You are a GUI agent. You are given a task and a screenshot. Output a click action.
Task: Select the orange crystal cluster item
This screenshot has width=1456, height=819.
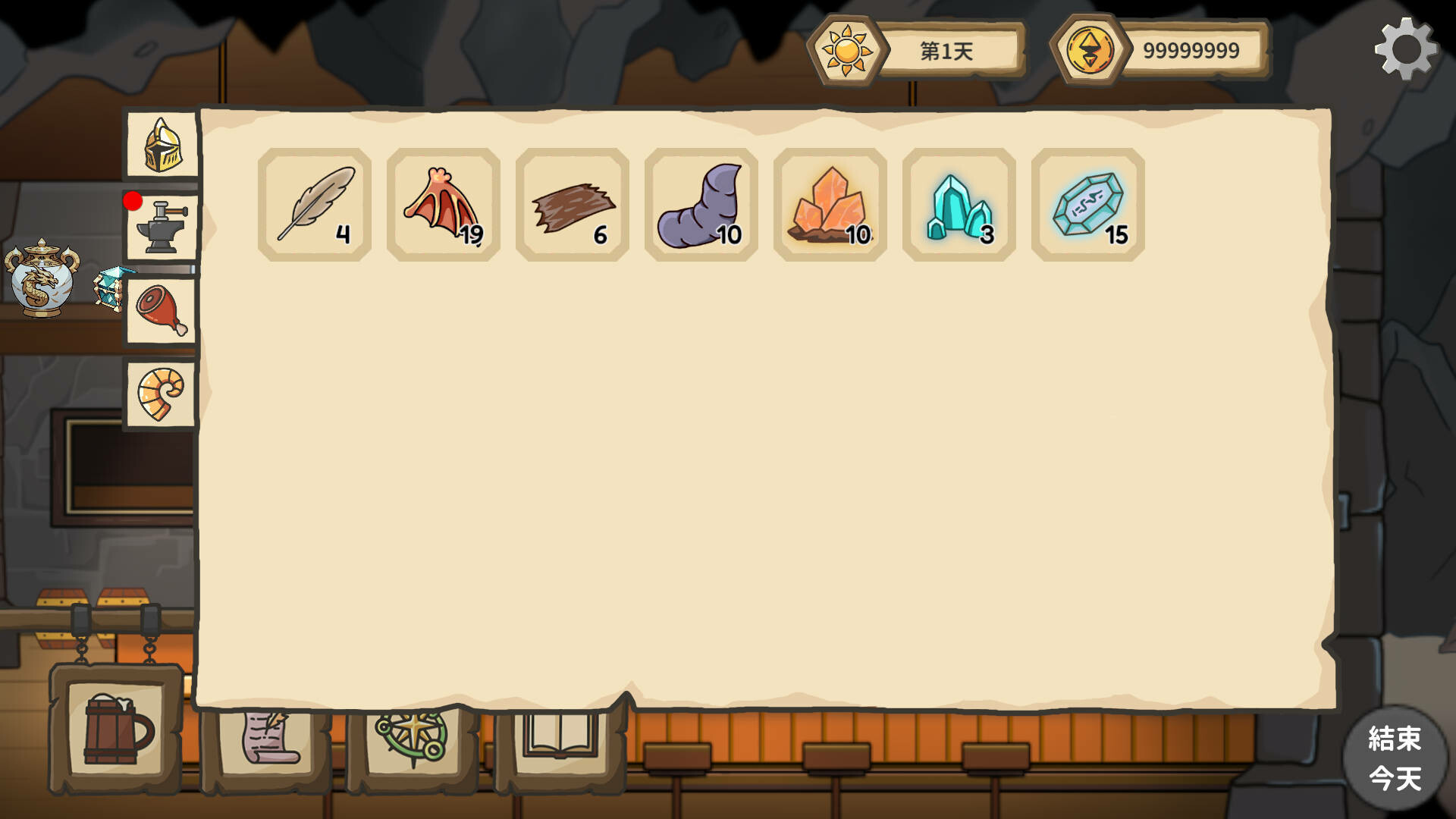[x=830, y=205]
